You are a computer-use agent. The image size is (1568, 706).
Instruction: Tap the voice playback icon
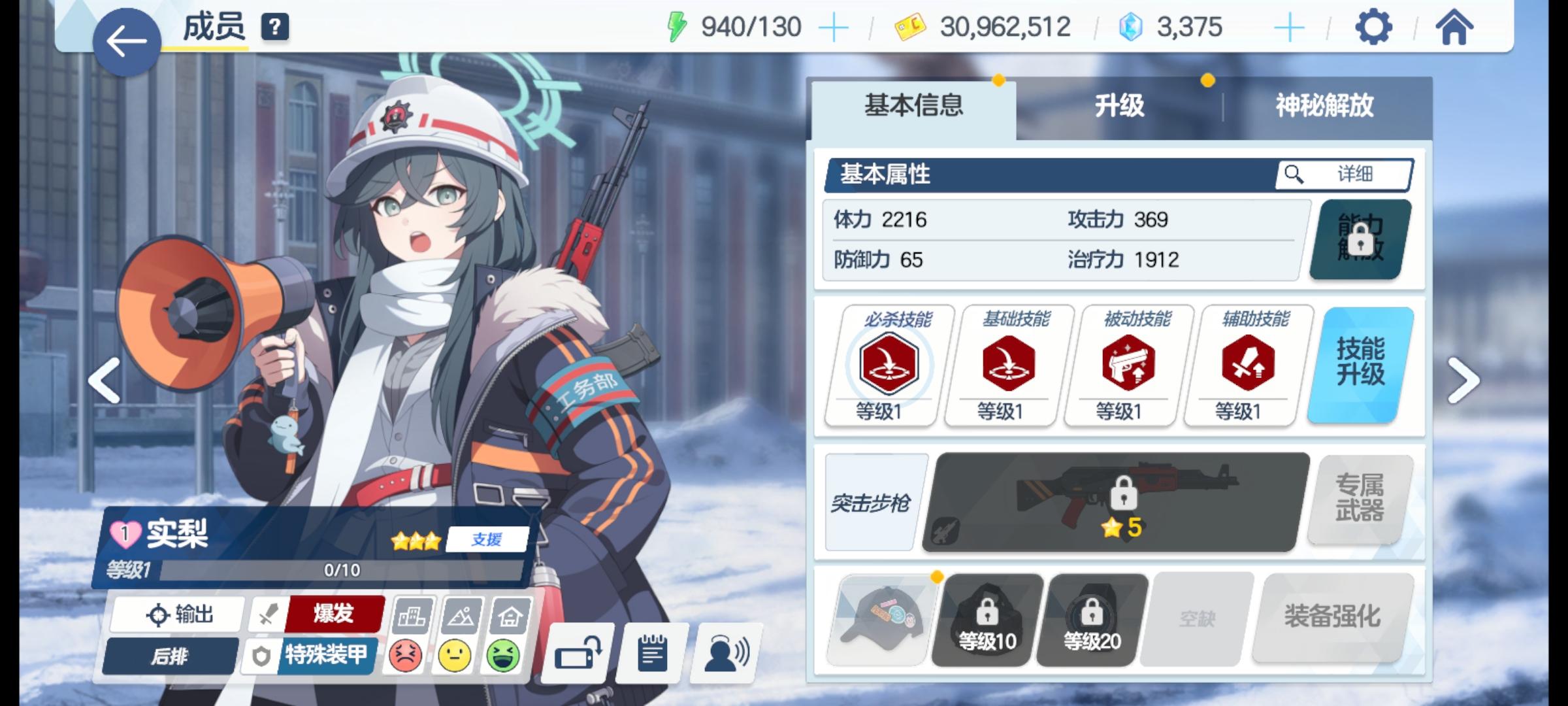pos(725,654)
